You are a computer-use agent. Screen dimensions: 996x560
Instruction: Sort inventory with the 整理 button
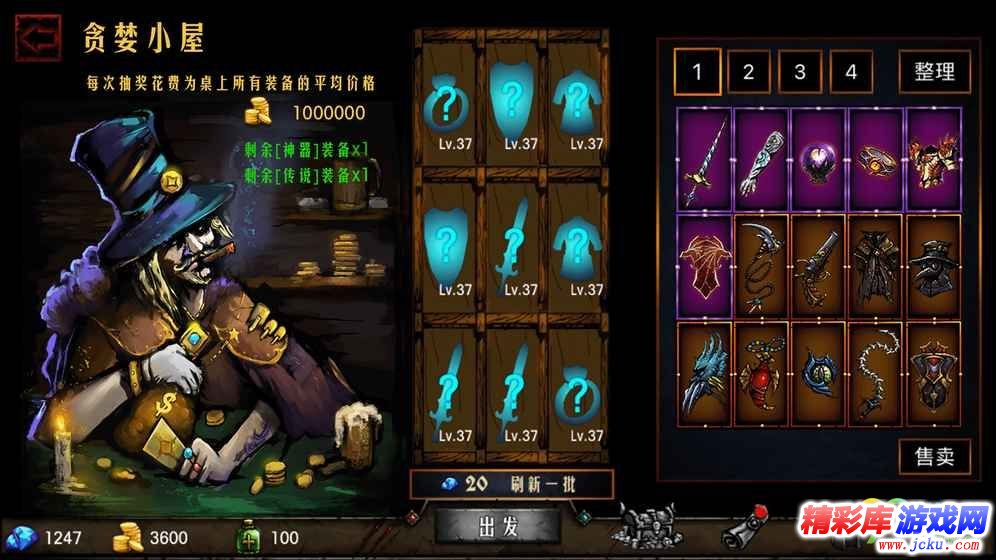(934, 72)
